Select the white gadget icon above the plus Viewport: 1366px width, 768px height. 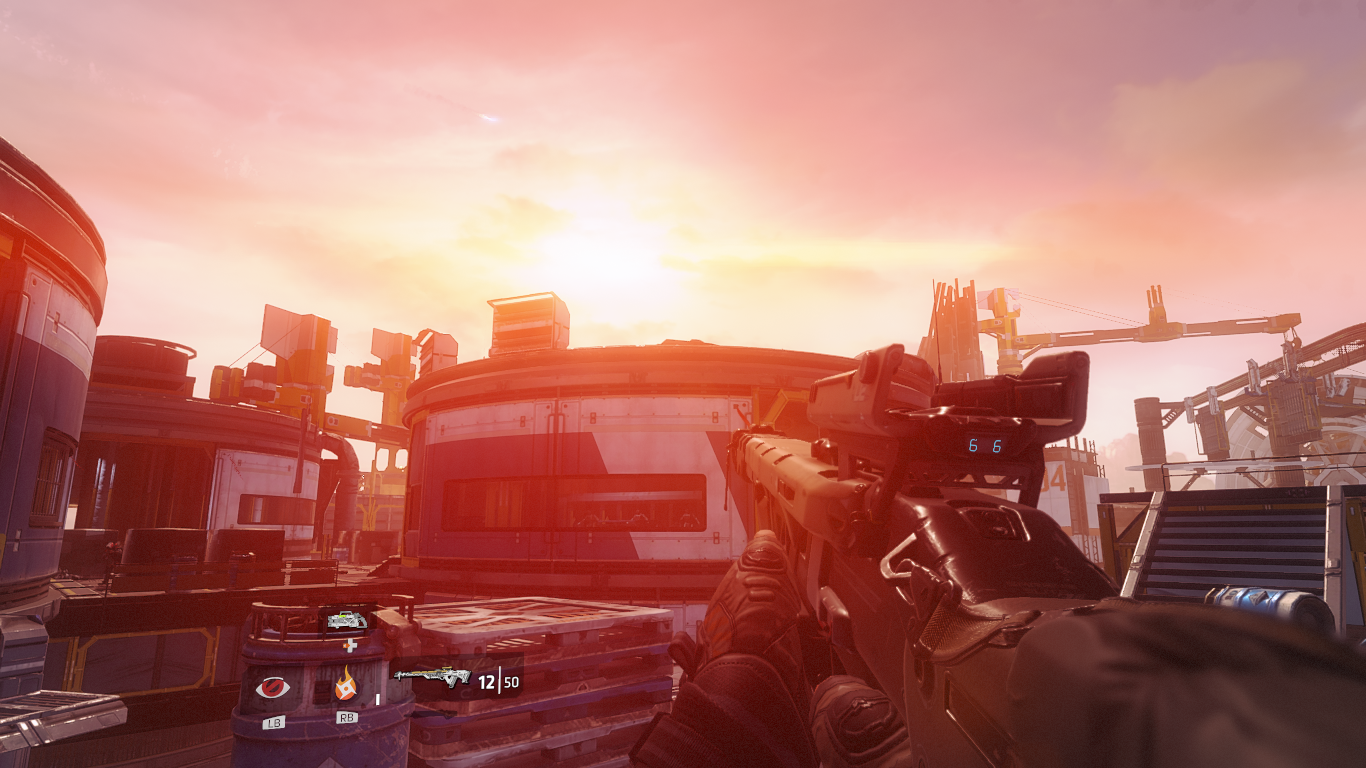click(347, 620)
